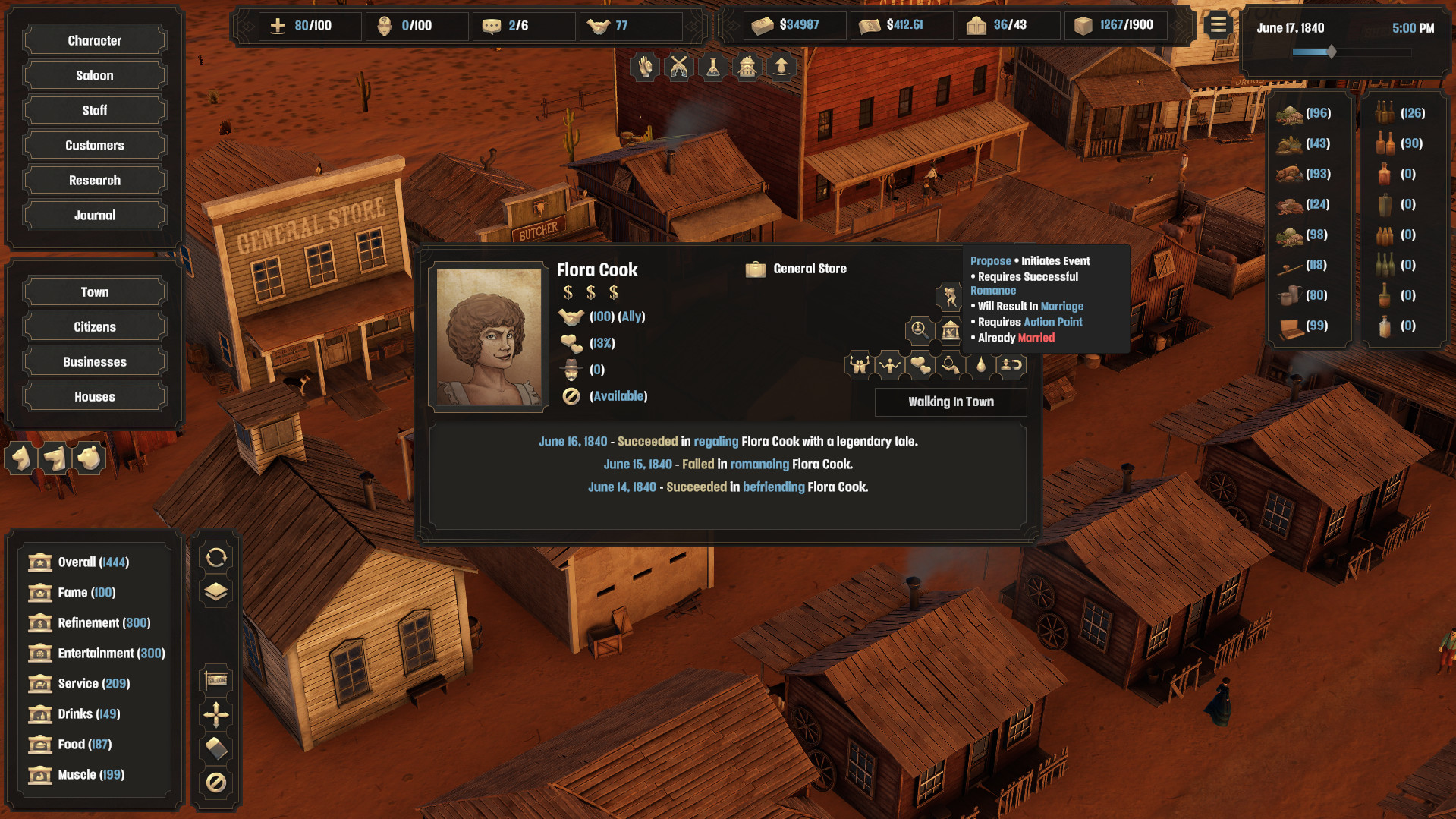This screenshot has height=819, width=1456.
Task: Click the magnifying glass inspect citizen icon
Action: (918, 332)
